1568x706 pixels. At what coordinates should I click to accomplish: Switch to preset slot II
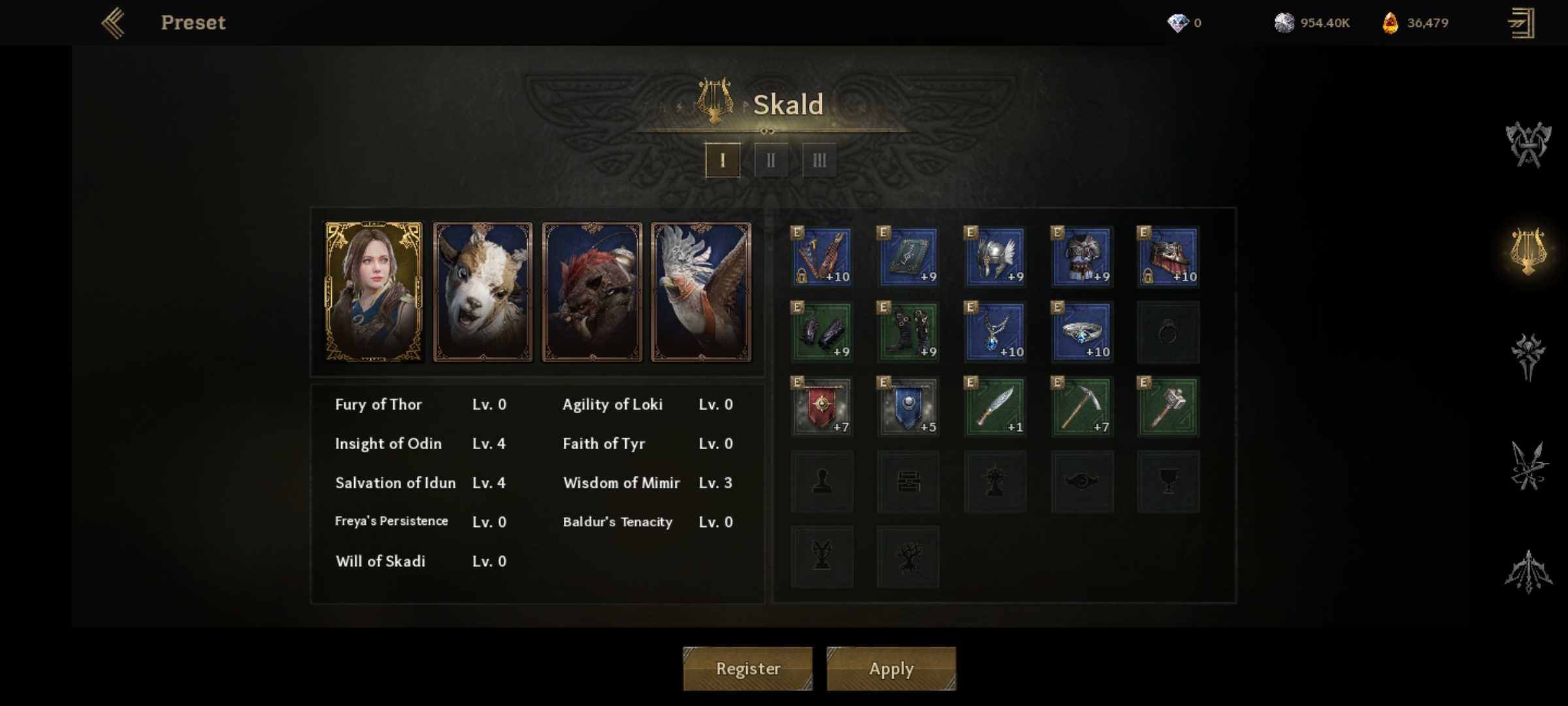(771, 160)
